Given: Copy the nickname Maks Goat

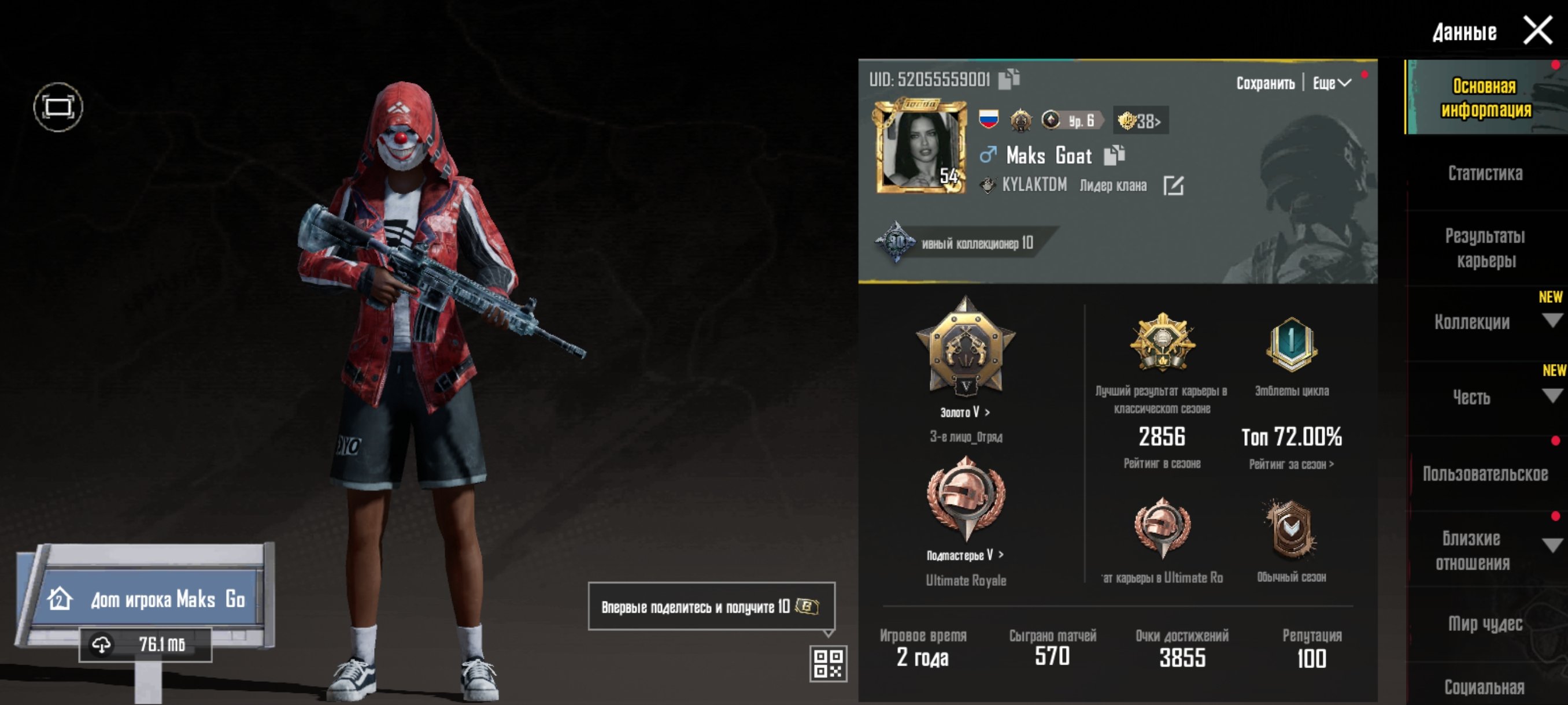Looking at the screenshot, I should coord(1114,155).
